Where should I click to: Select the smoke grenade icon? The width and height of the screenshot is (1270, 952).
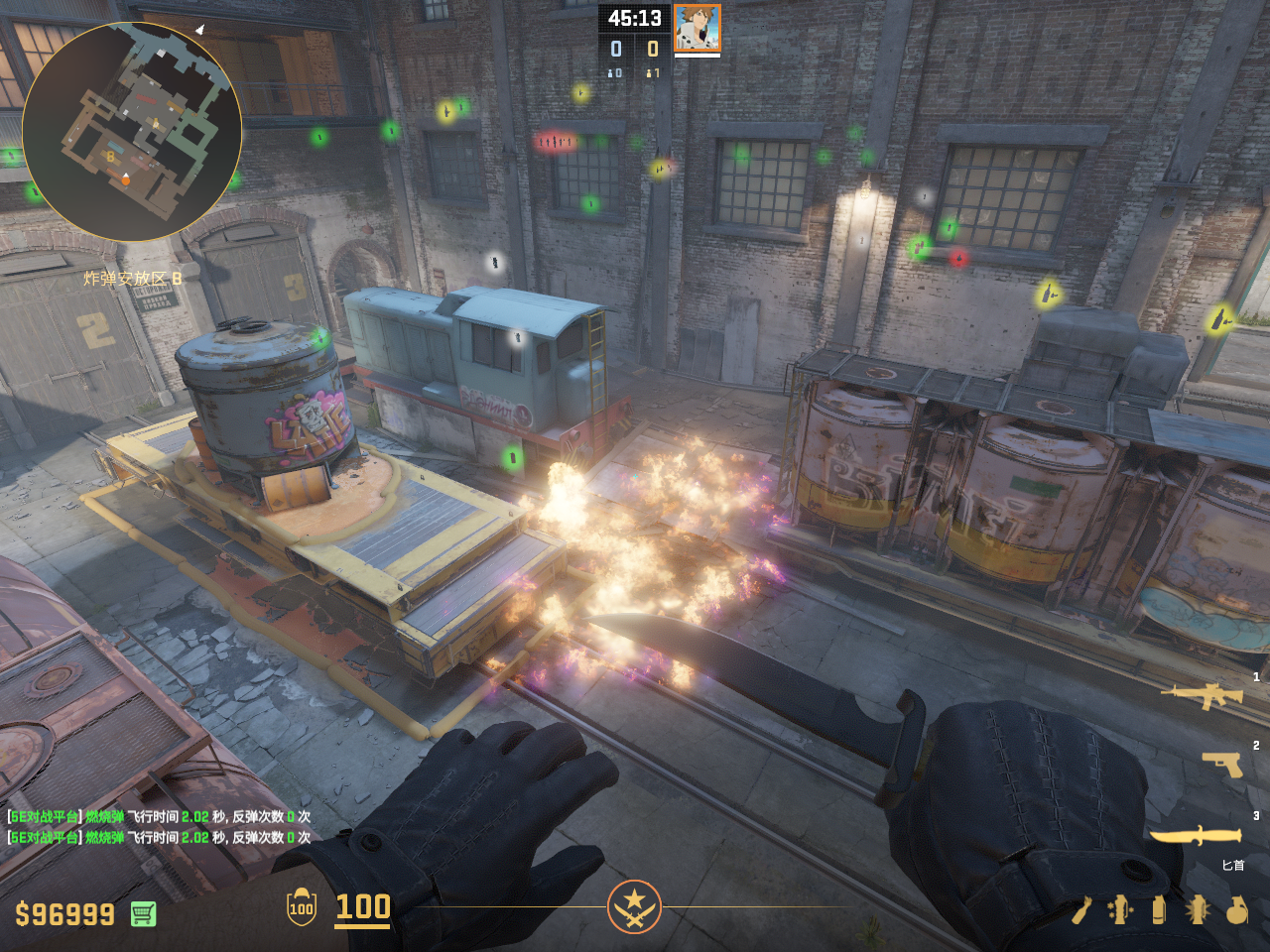1159,909
